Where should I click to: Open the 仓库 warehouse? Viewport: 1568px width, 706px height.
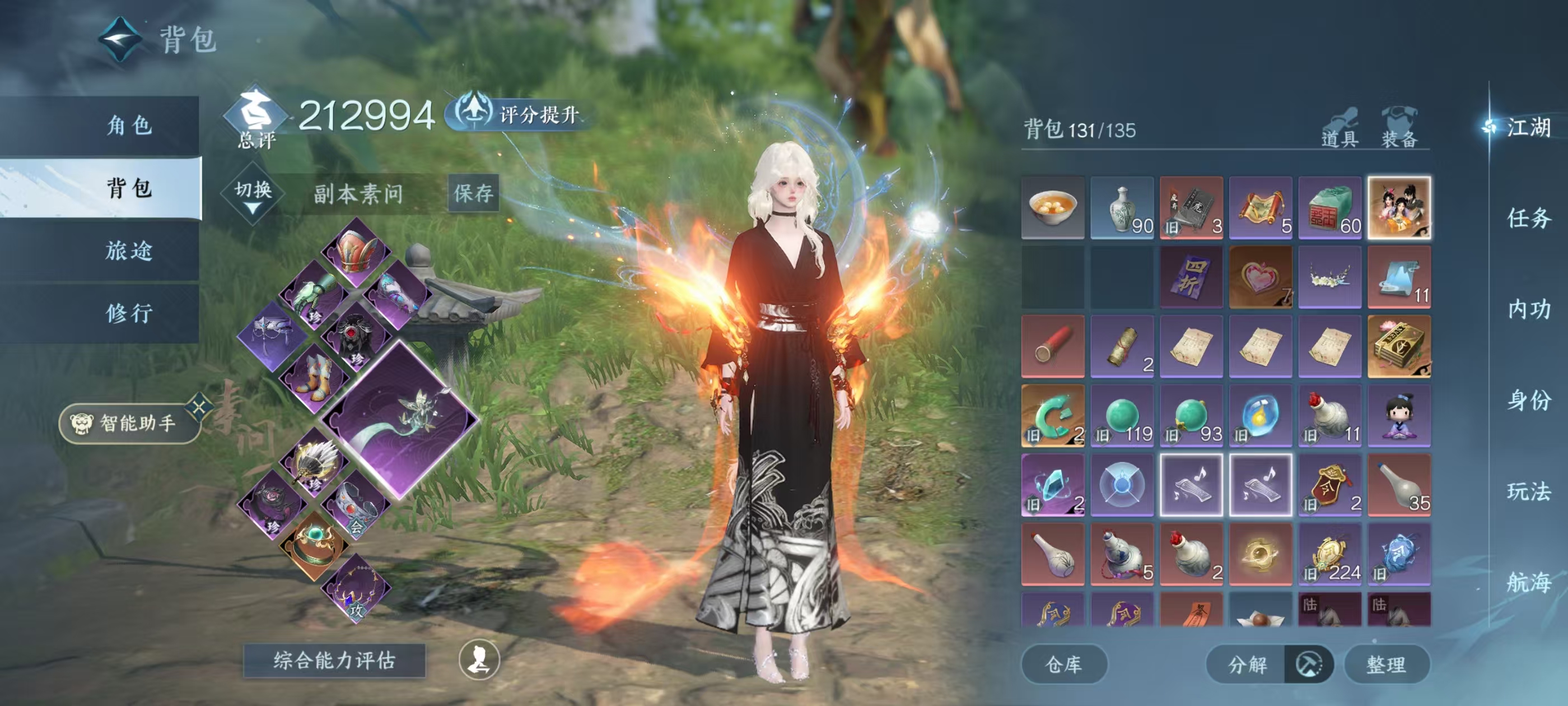(x=1063, y=664)
